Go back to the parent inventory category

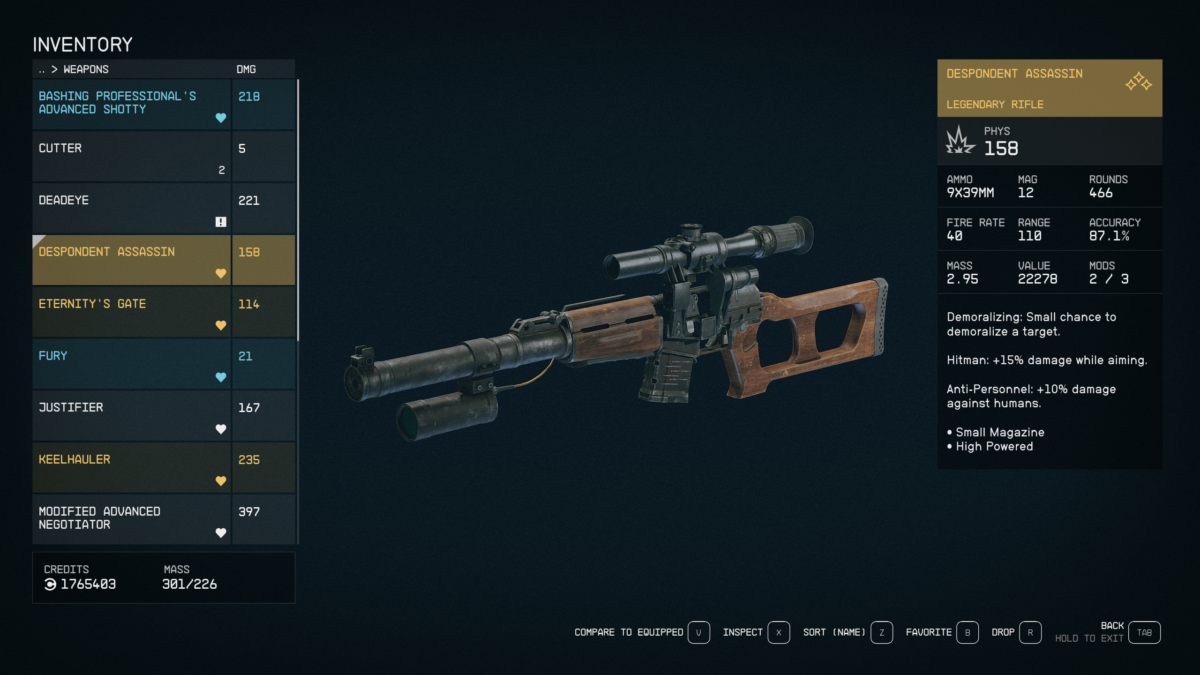42,70
